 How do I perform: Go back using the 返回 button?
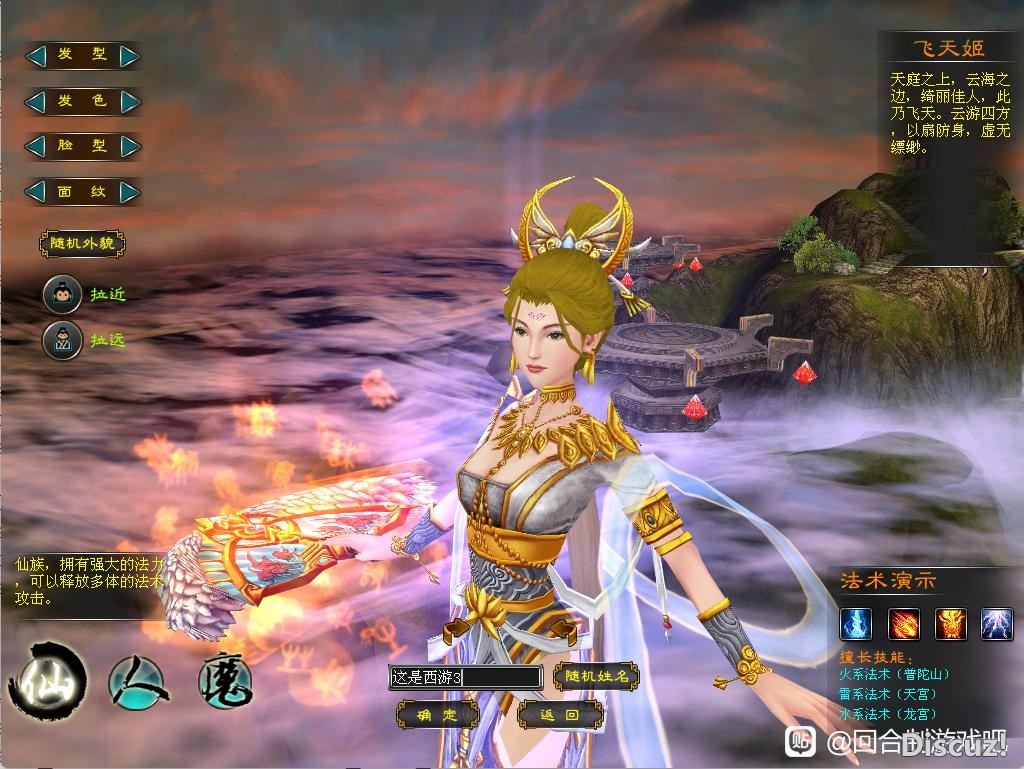pos(560,715)
